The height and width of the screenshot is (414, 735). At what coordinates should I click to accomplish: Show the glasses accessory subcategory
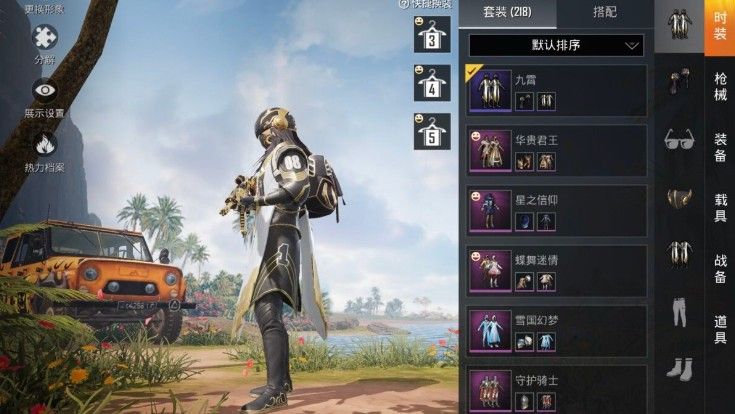[680, 139]
